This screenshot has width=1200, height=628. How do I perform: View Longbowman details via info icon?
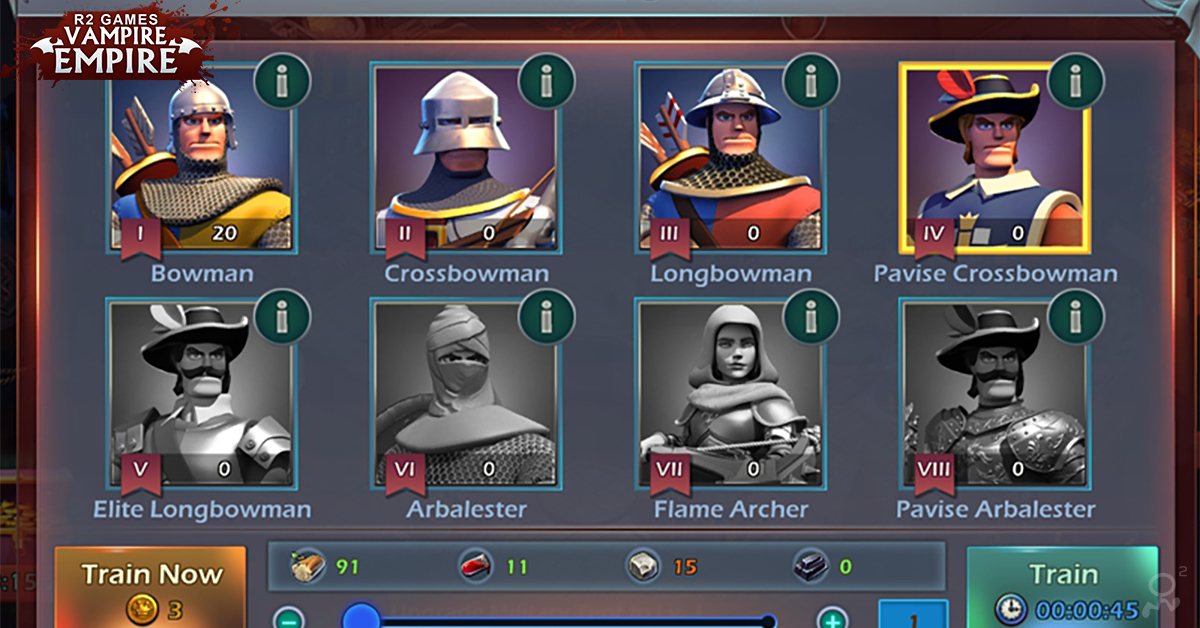click(810, 80)
